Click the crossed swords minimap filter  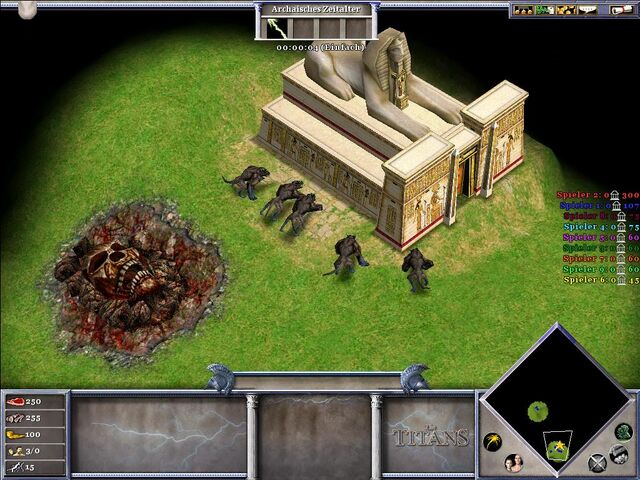[598, 462]
